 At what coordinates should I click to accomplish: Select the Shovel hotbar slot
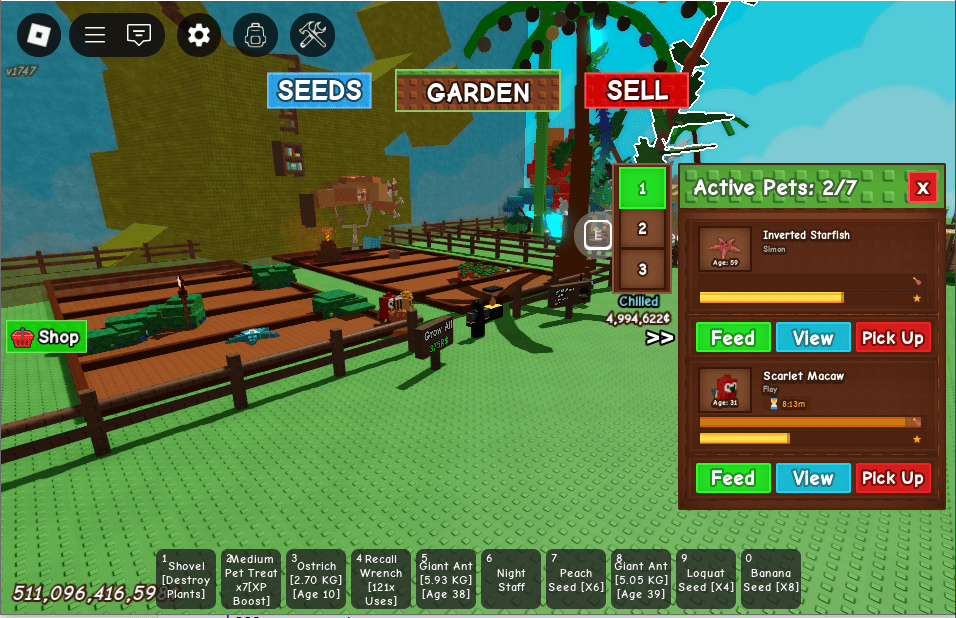186,579
